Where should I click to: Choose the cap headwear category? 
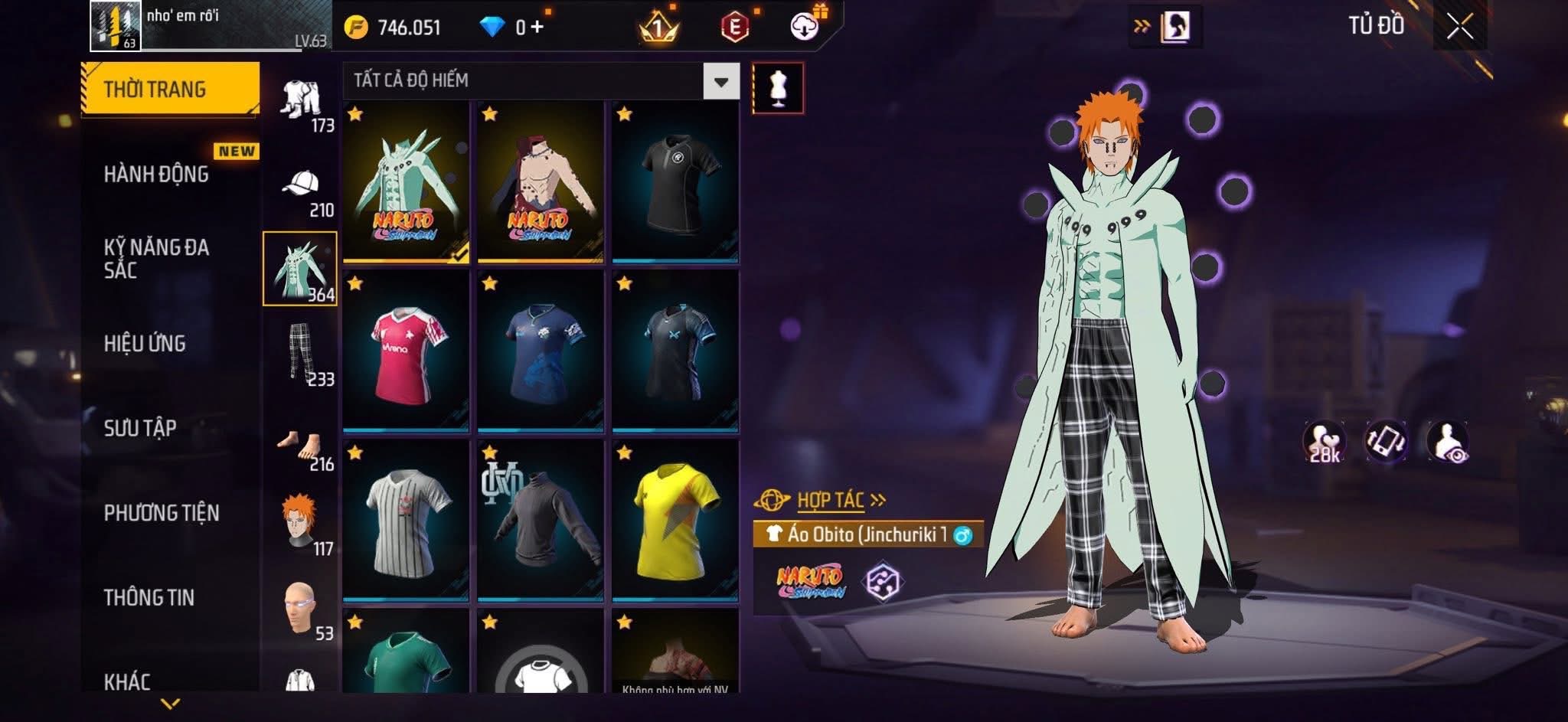301,186
